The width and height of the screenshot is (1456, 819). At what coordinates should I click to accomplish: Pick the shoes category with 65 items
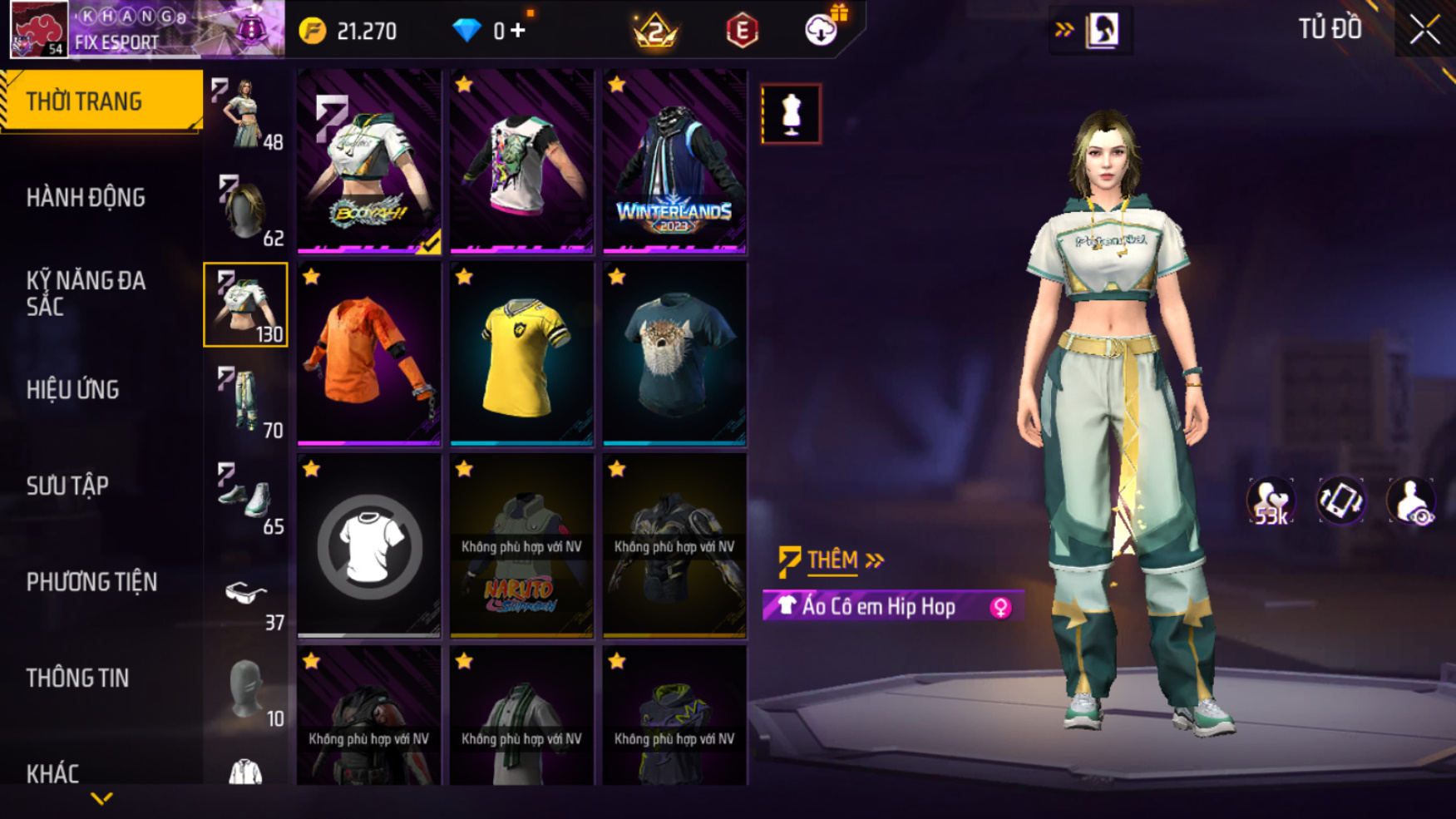point(246,497)
